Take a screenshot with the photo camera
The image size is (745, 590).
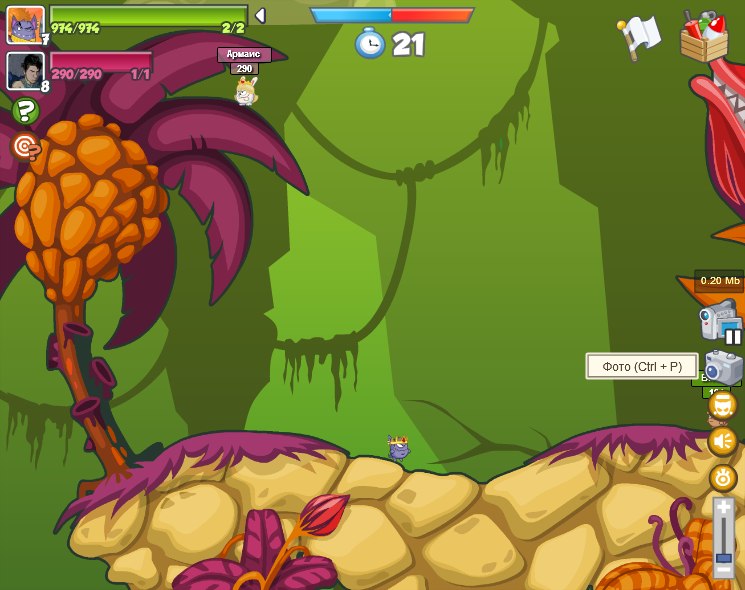click(x=722, y=367)
